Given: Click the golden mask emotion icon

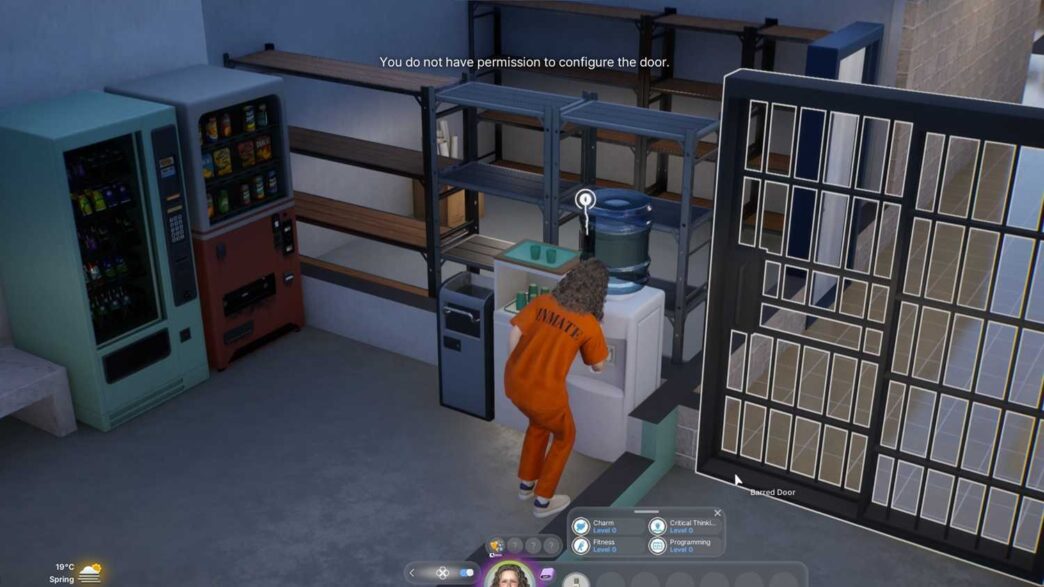Looking at the screenshot, I should [x=497, y=546].
